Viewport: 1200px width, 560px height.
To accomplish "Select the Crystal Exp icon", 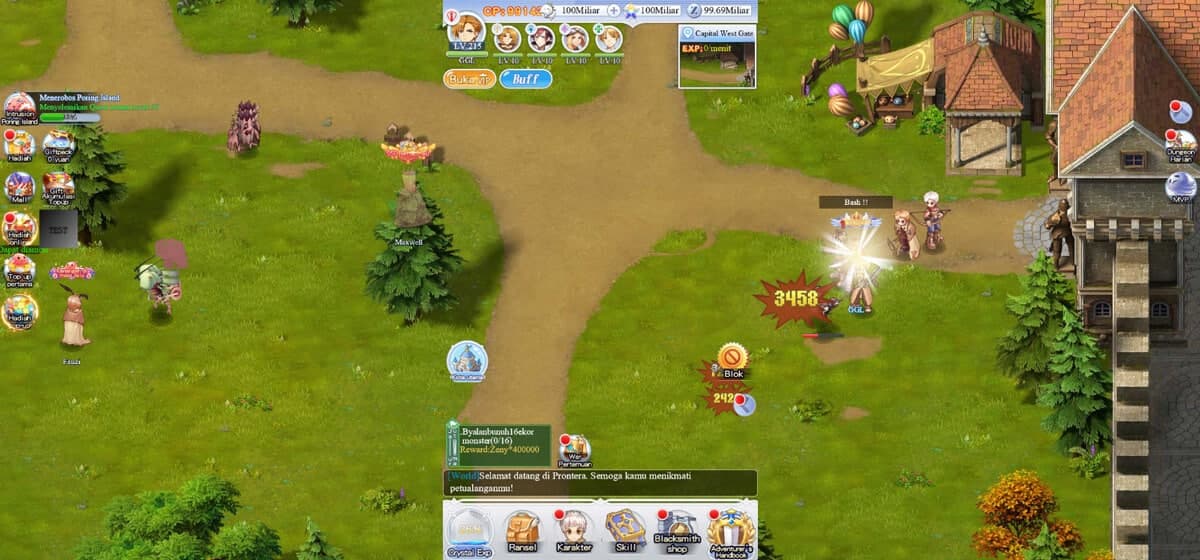I will click(467, 530).
